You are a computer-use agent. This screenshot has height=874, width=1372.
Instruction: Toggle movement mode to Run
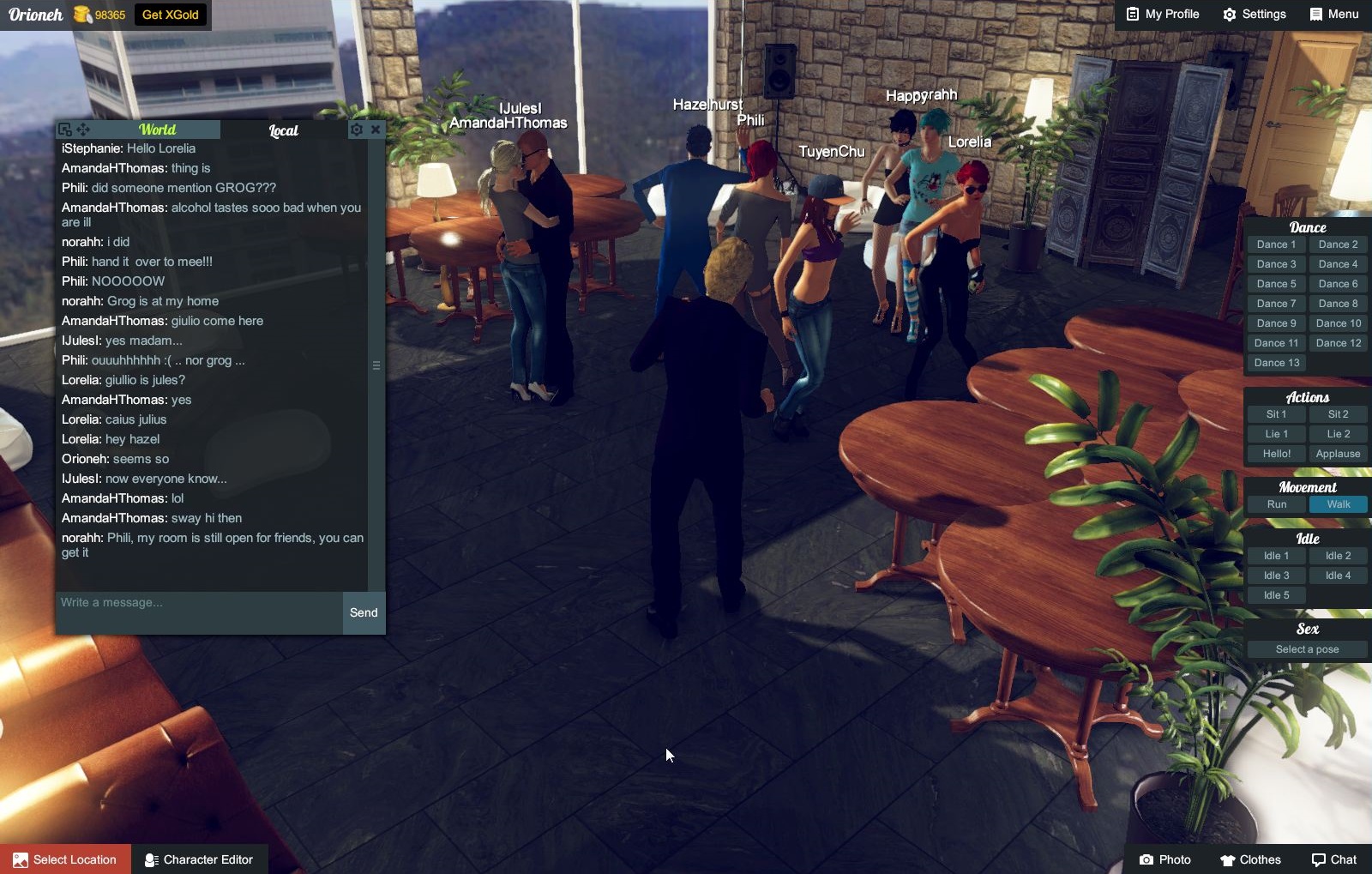coord(1276,504)
